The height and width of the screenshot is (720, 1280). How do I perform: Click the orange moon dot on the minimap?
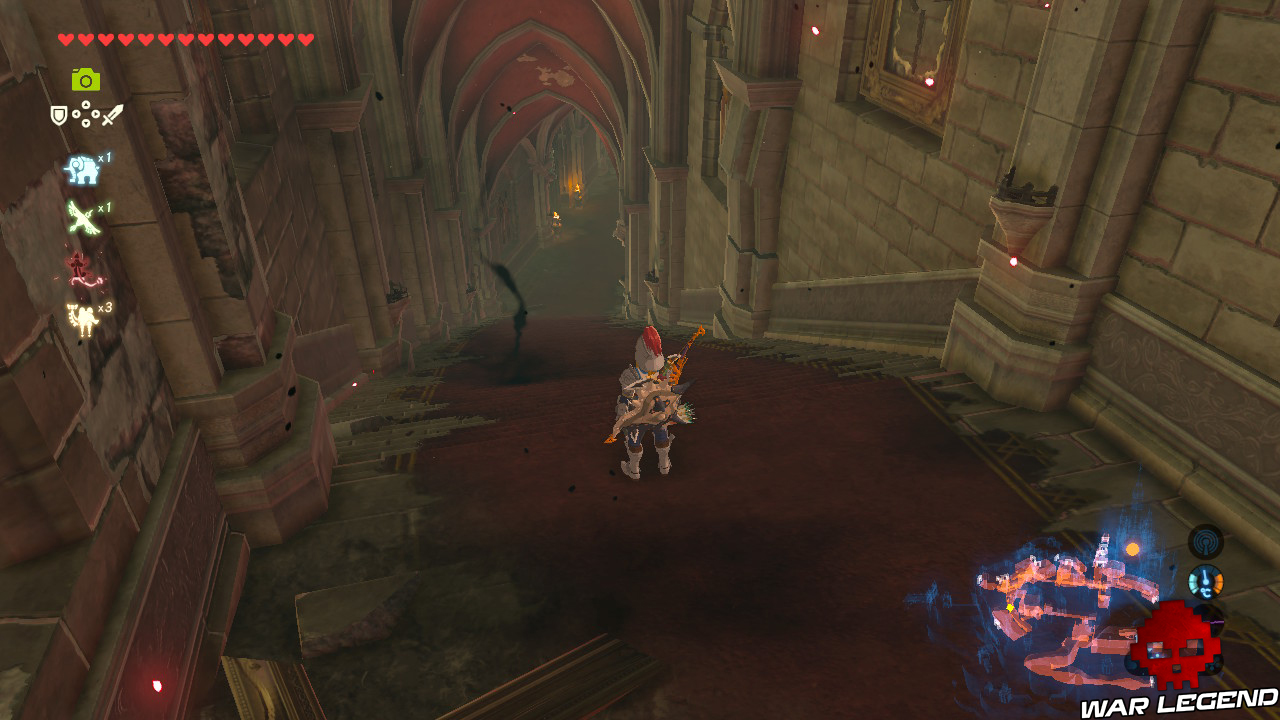click(1132, 548)
